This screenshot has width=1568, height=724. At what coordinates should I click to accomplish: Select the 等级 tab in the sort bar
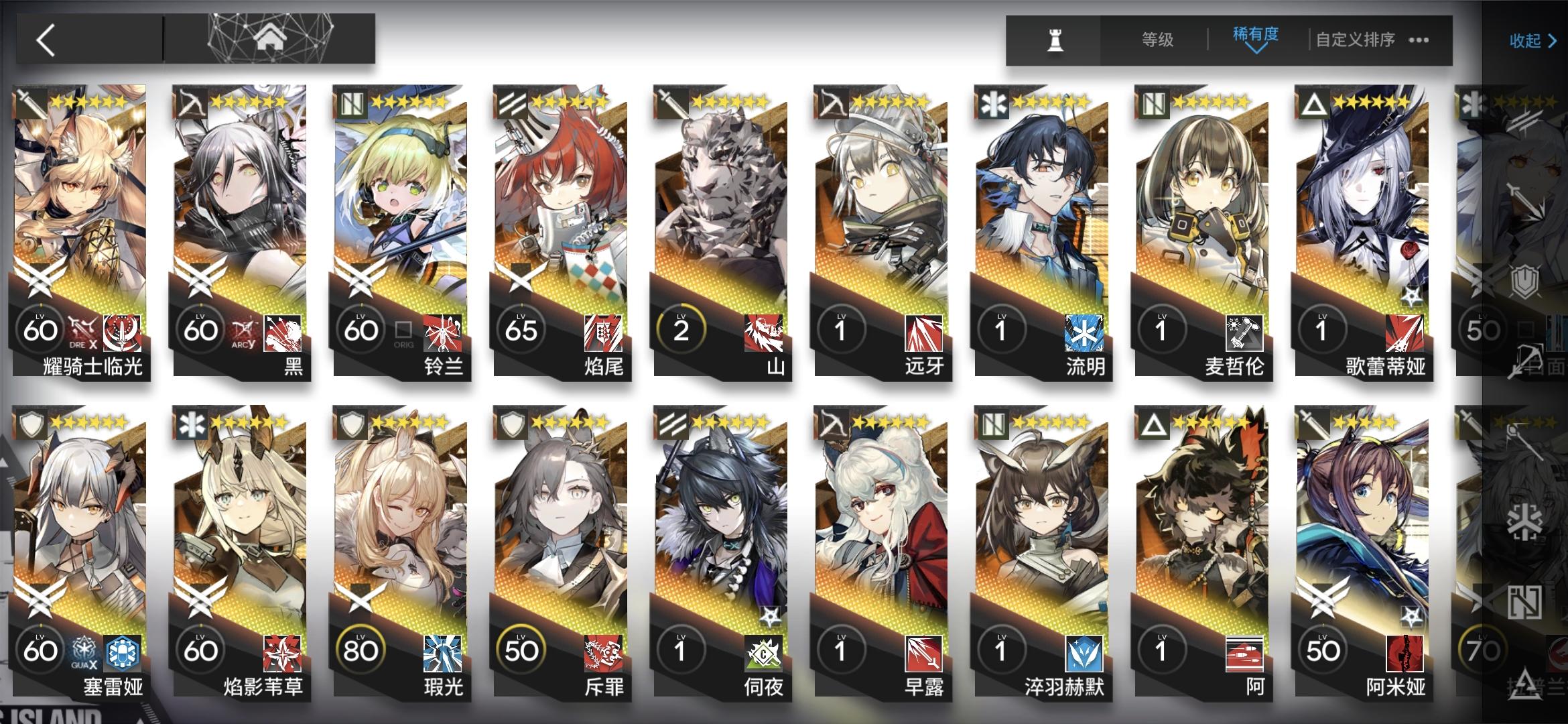[x=1156, y=40]
